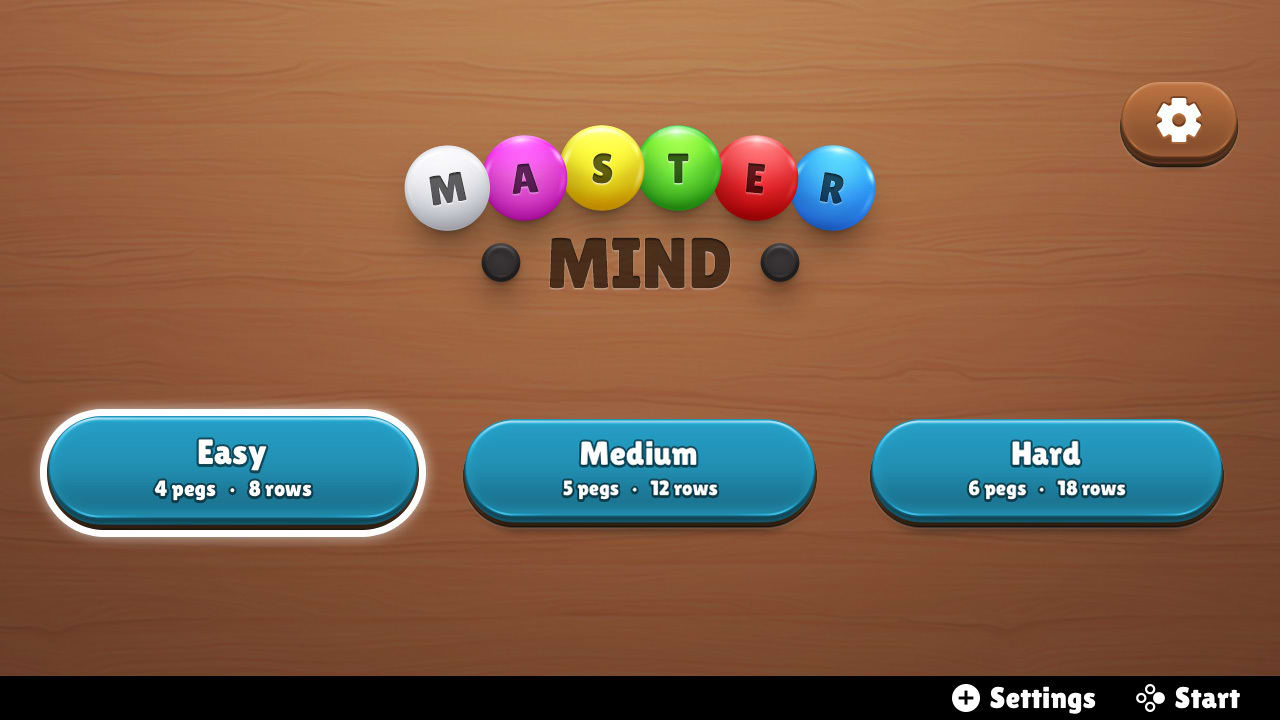This screenshot has width=1280, height=720.
Task: Click the highlighted Easy option
Action: pos(233,468)
